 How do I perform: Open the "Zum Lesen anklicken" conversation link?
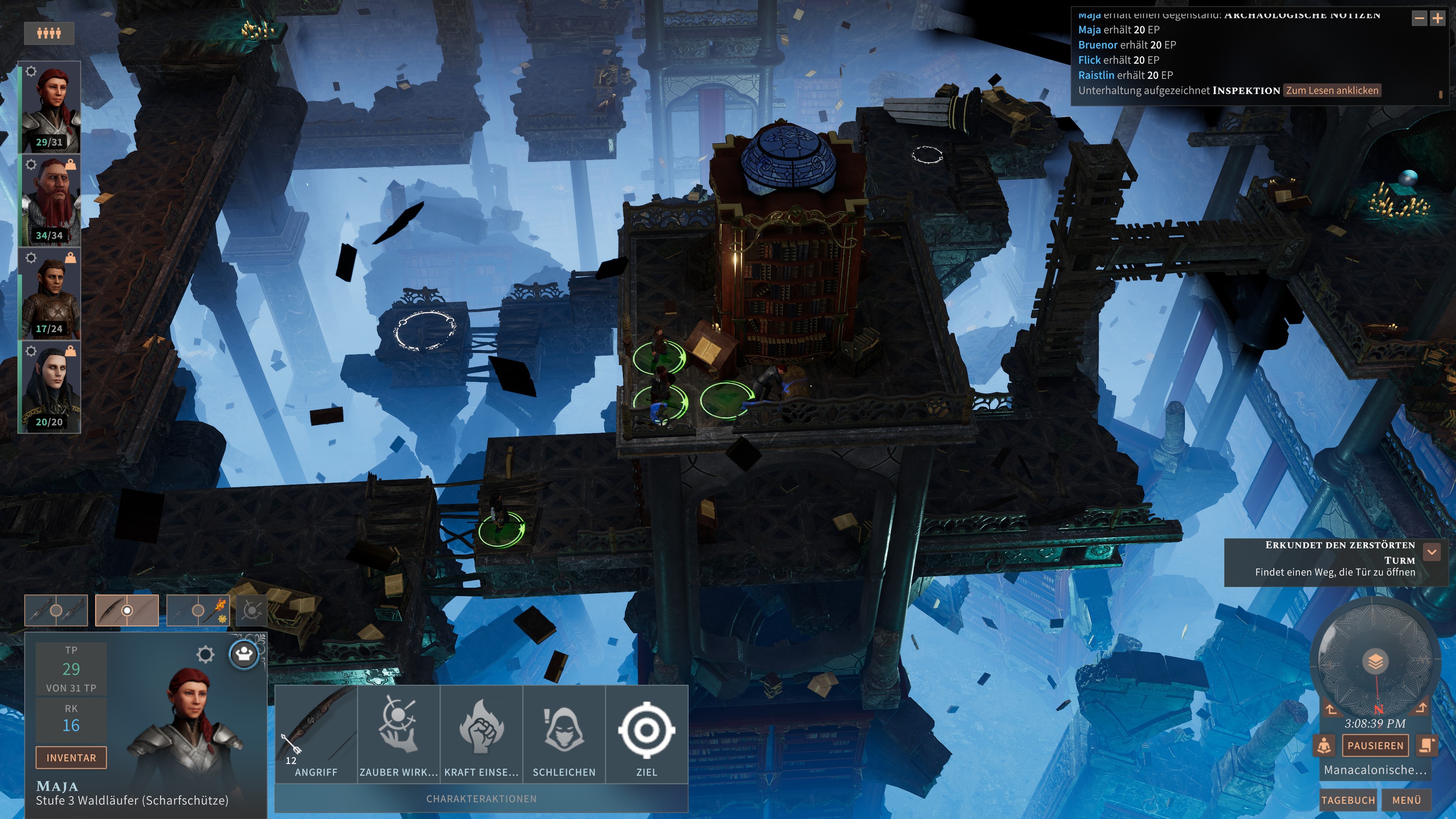1332,91
